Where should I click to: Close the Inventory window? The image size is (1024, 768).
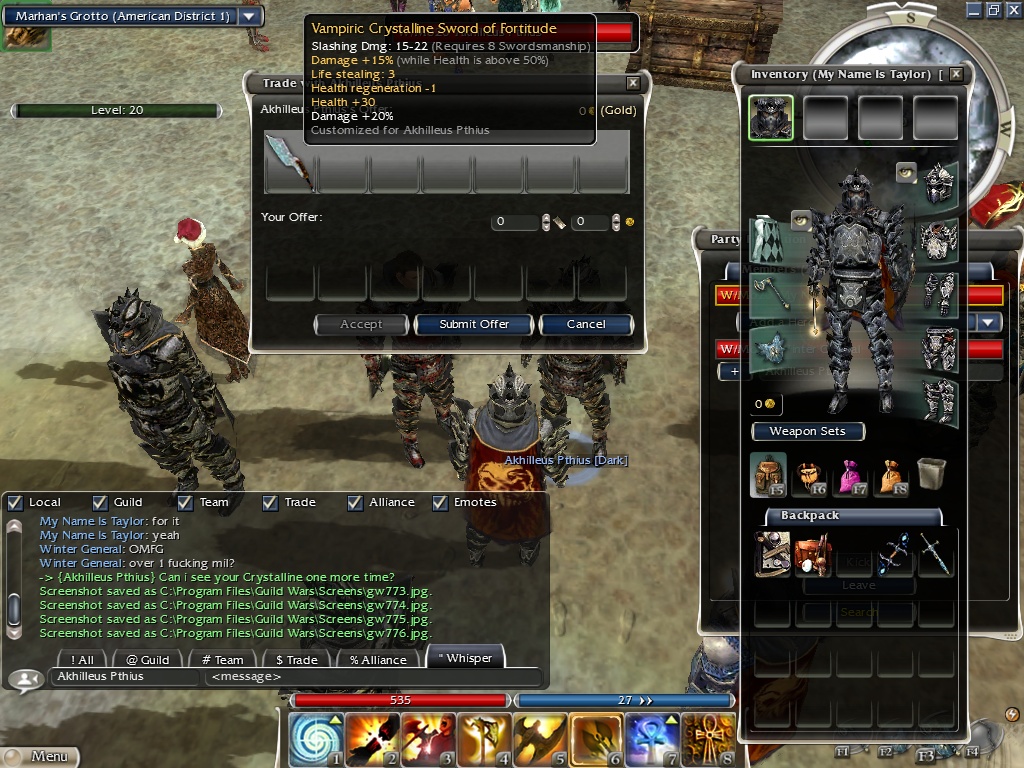click(956, 74)
